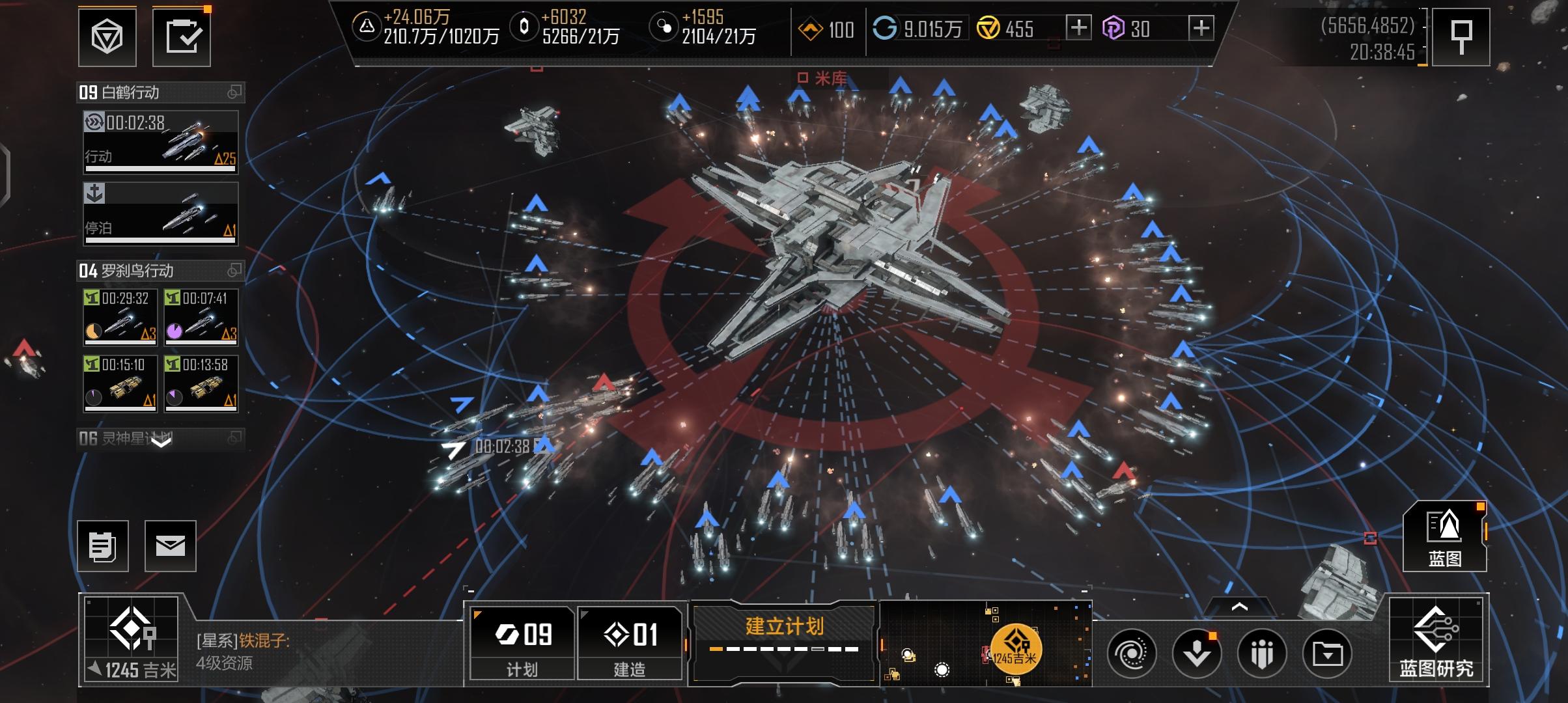Open 蓝图研究 blueprint research
The image size is (1568, 703).
(x=1436, y=641)
